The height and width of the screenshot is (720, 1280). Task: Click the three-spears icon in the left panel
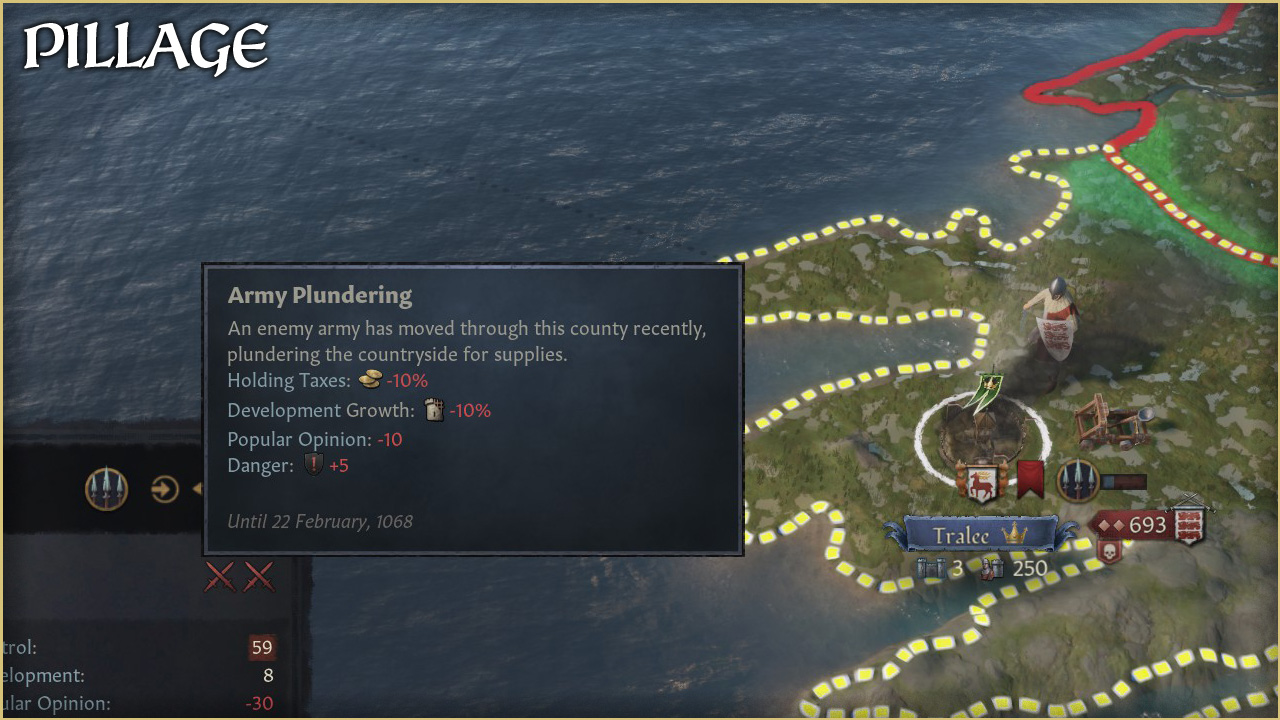107,488
